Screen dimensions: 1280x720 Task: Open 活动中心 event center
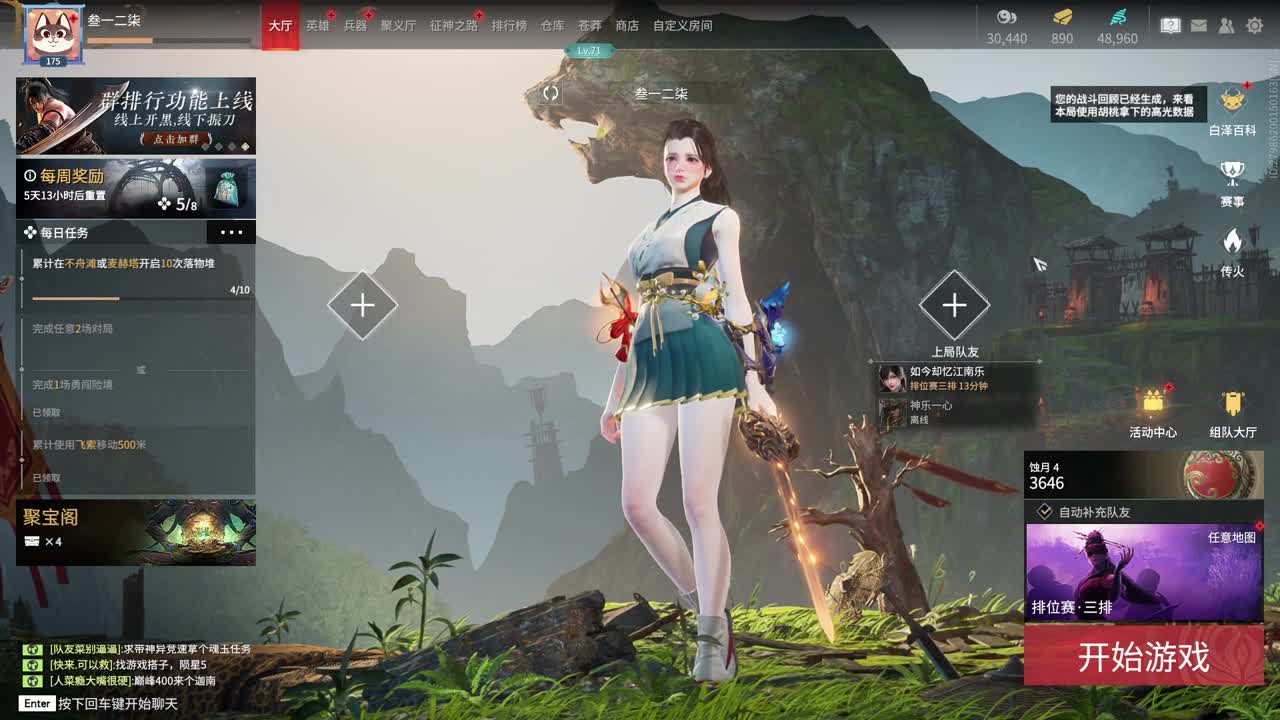(1152, 412)
